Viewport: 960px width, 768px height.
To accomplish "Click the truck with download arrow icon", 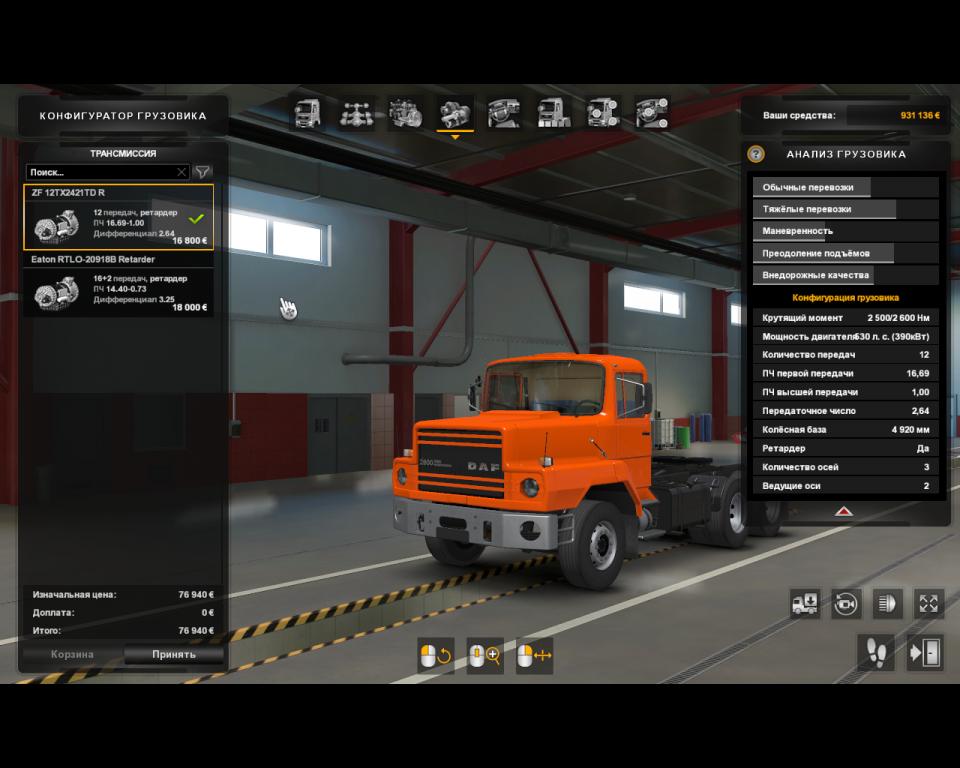I will click(x=804, y=603).
